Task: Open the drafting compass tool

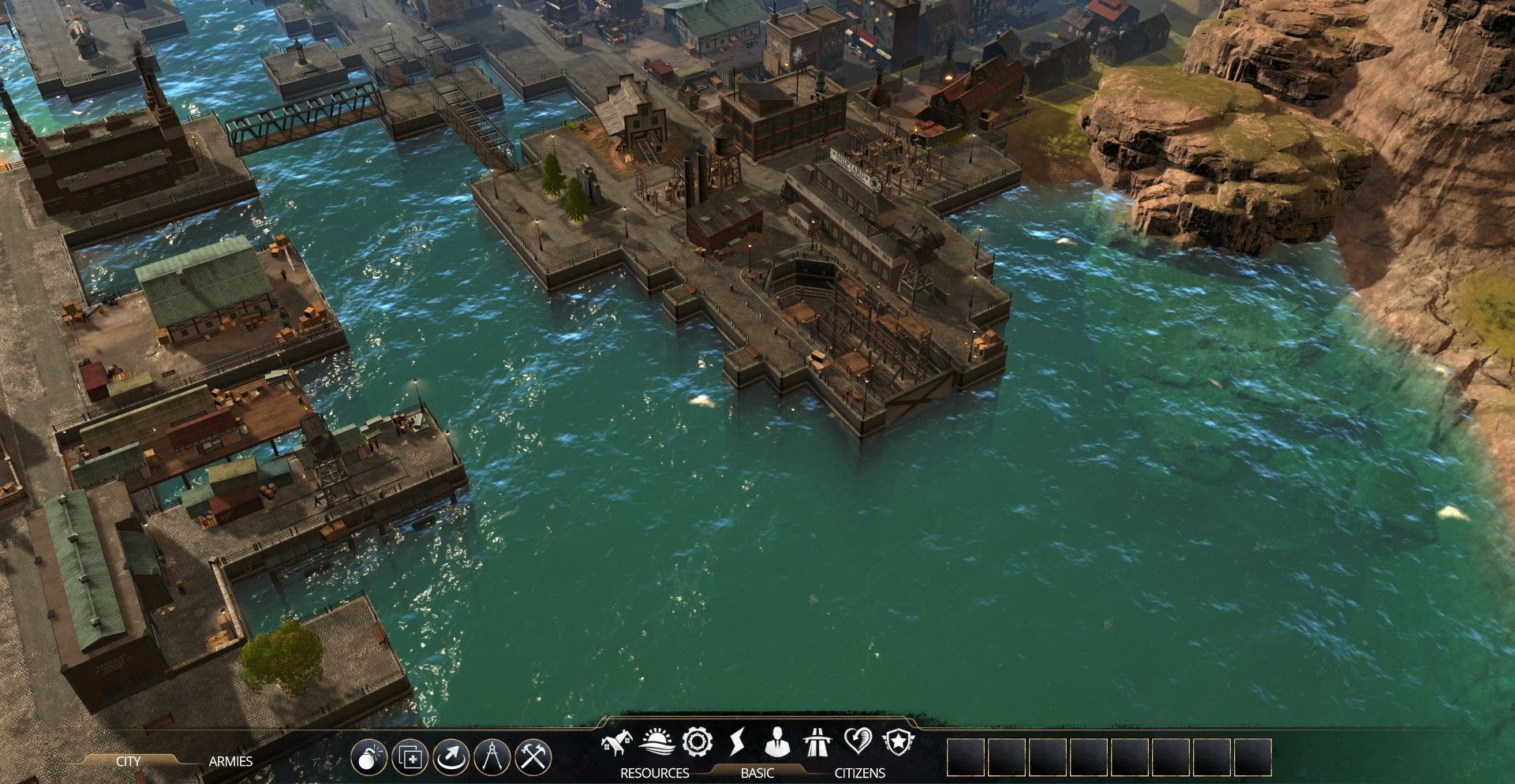Action: pos(492,758)
